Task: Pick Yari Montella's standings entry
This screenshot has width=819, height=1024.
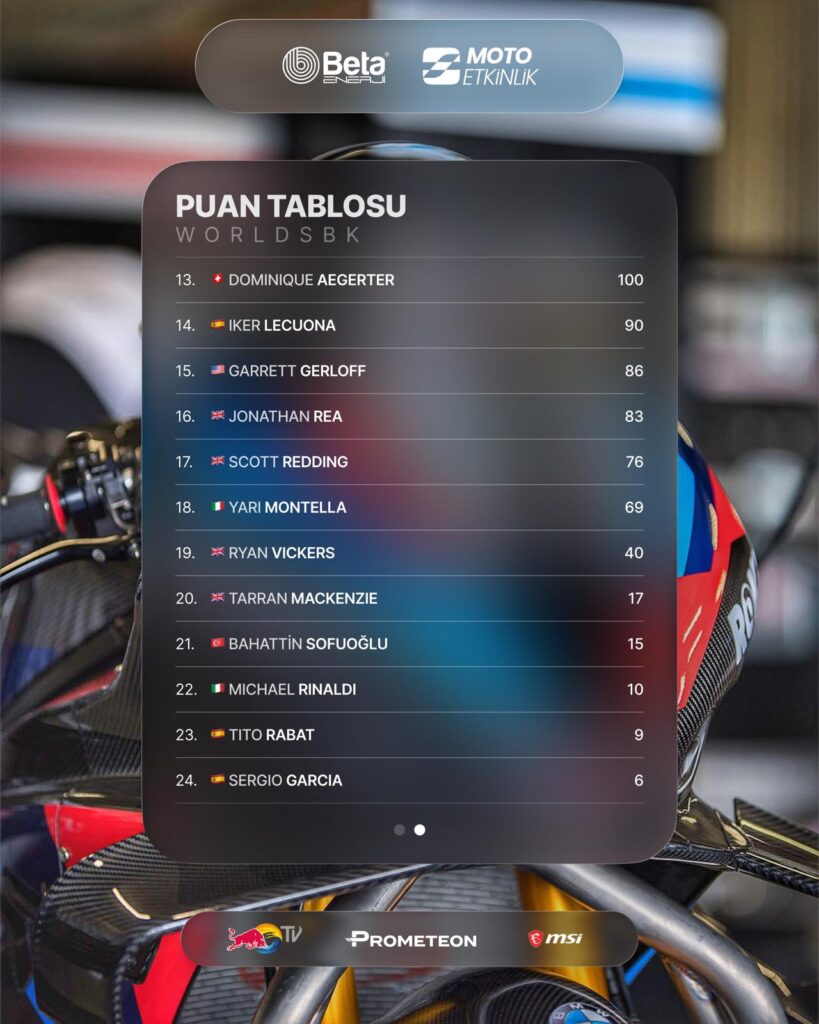Action: (409, 507)
